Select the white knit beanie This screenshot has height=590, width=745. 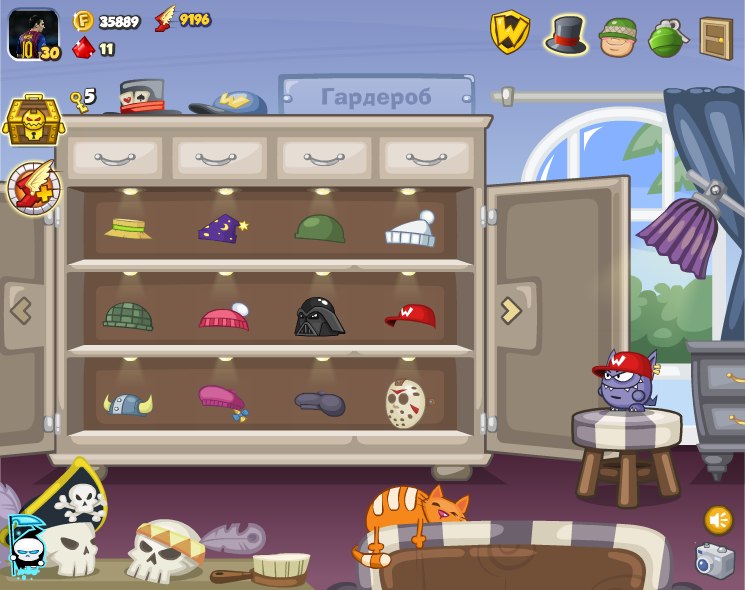pos(411,230)
